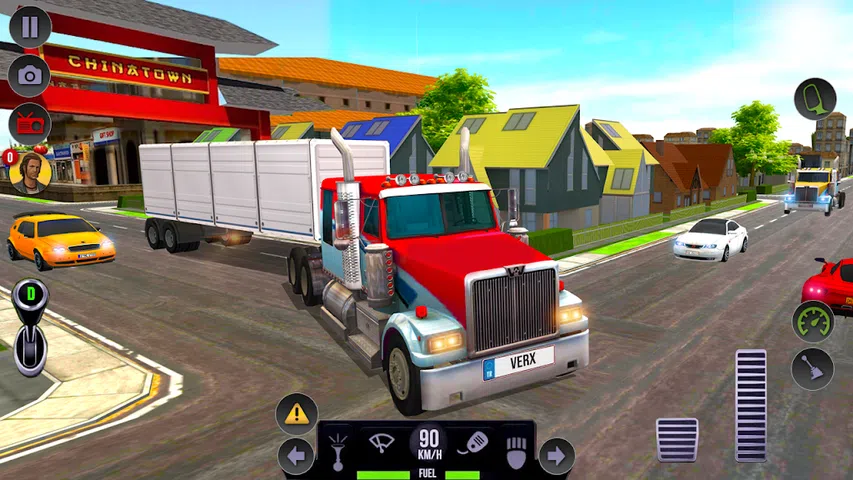Signal right with the right arrow
Viewport: 853px width, 480px height.
(557, 457)
